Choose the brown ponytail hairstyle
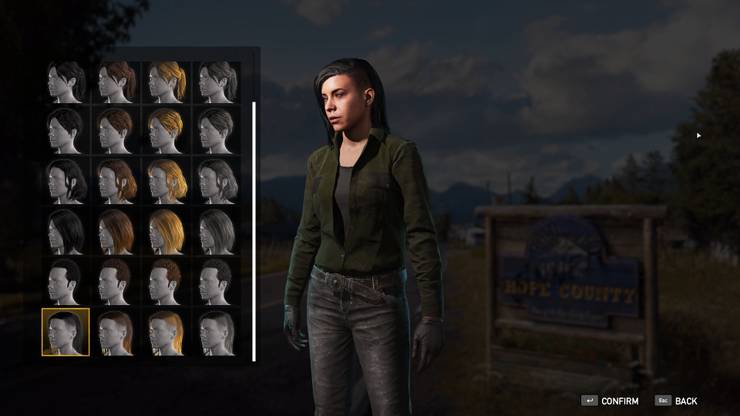 116,82
